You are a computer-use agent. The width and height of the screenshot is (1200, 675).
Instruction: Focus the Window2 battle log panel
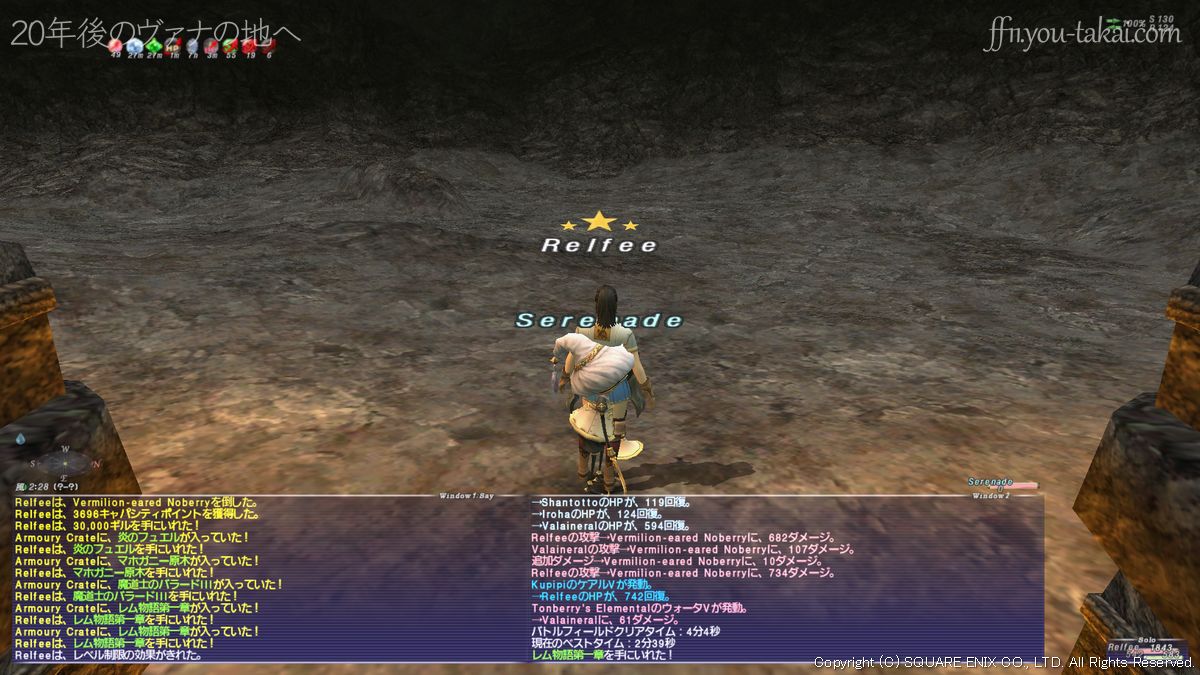coord(786,579)
